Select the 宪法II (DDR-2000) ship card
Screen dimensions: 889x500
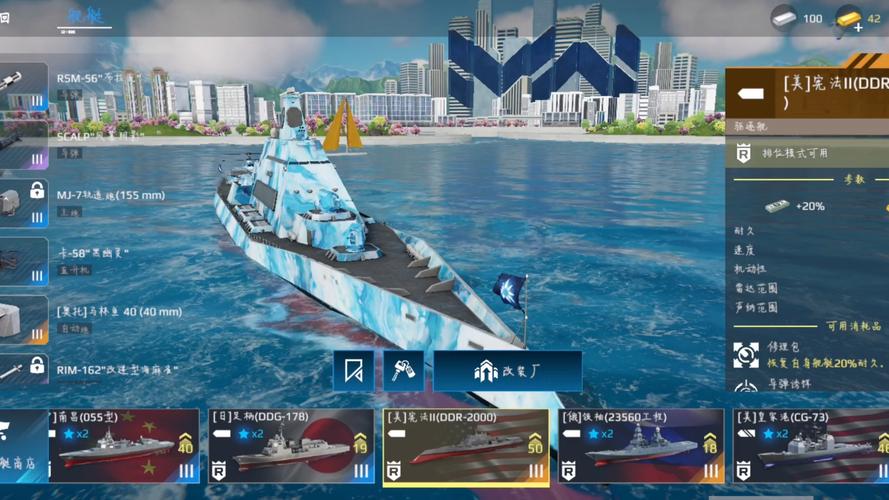coord(466,446)
